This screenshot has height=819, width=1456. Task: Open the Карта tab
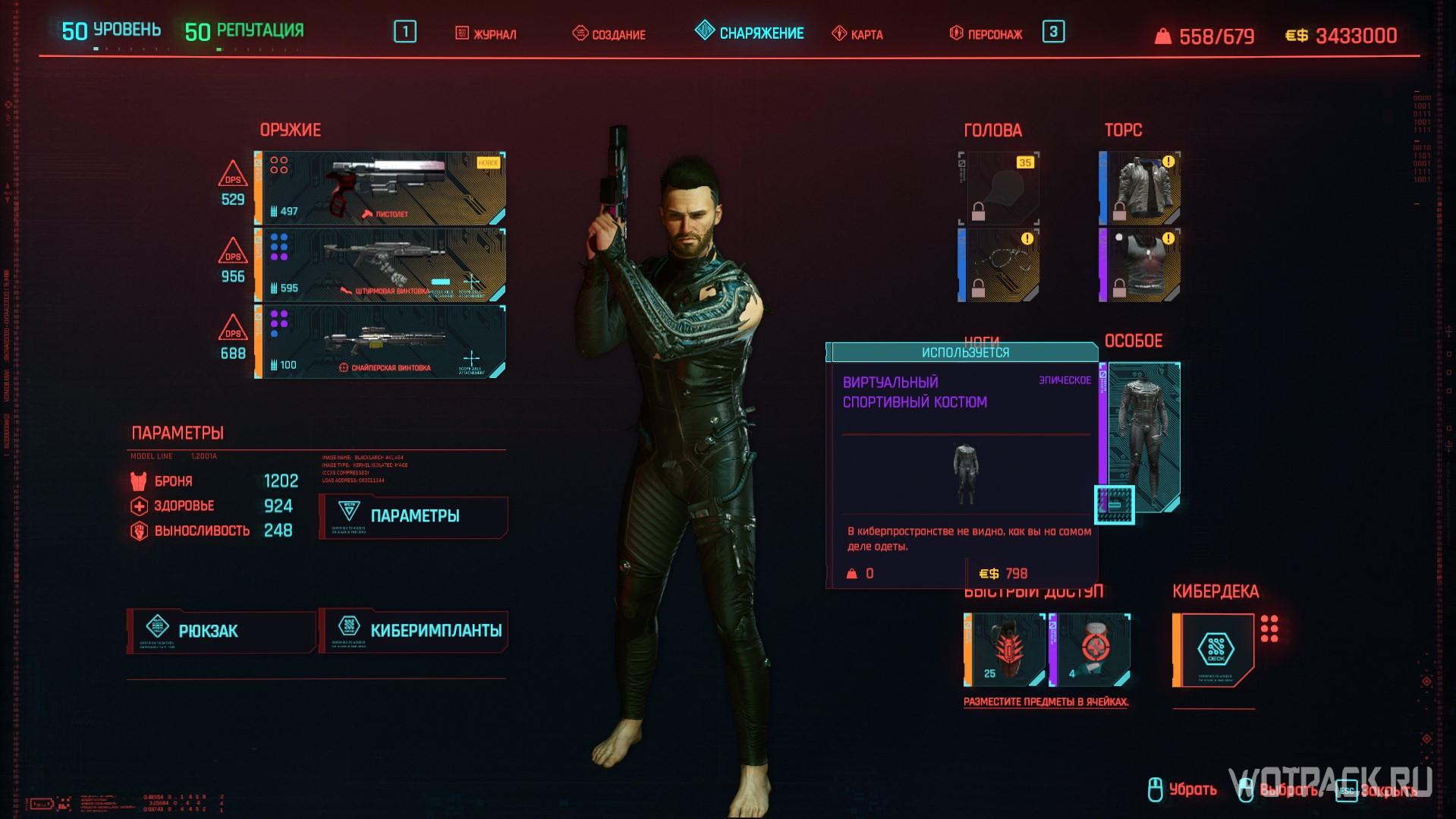point(857,34)
